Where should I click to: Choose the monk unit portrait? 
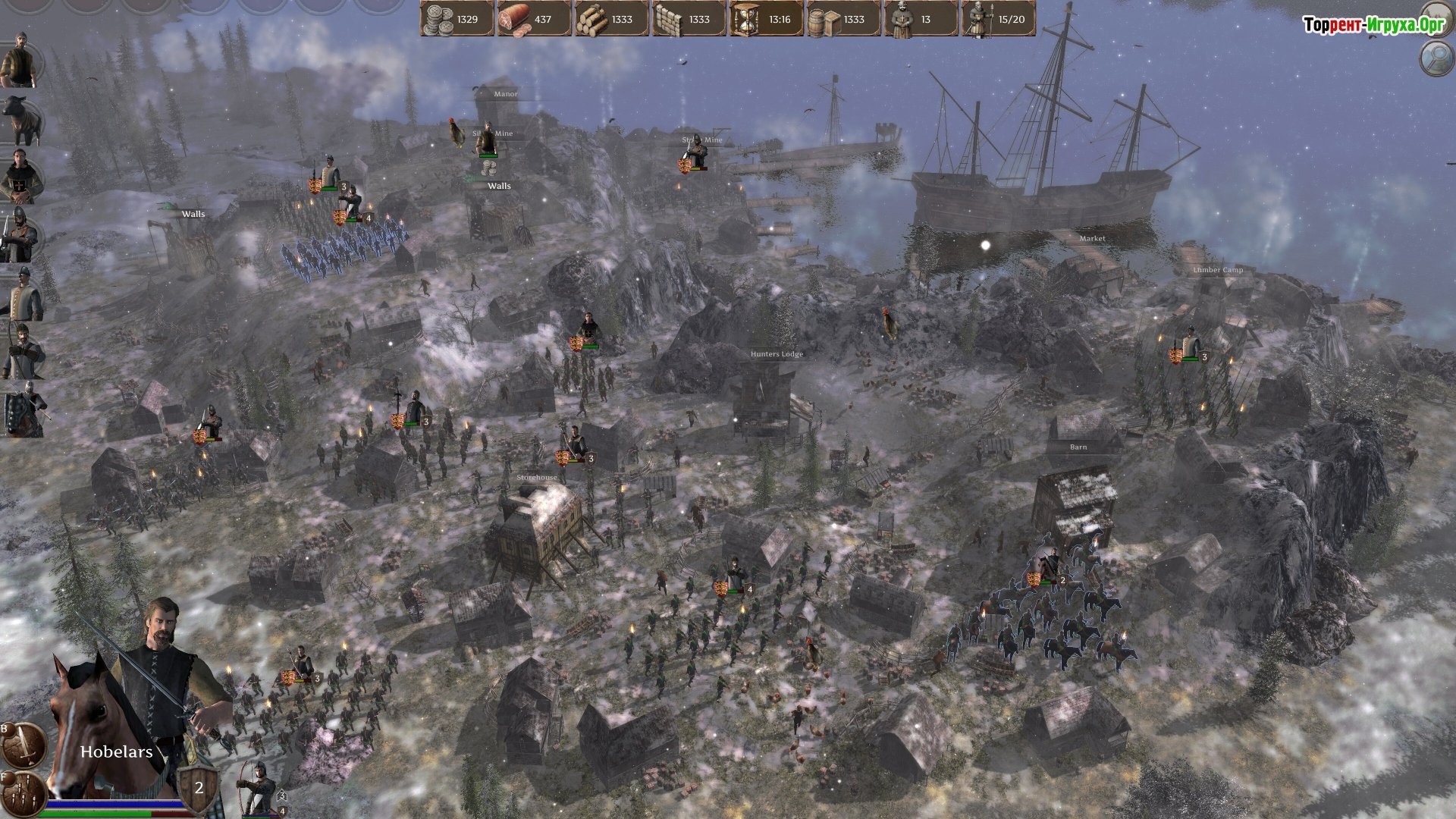coord(20,177)
